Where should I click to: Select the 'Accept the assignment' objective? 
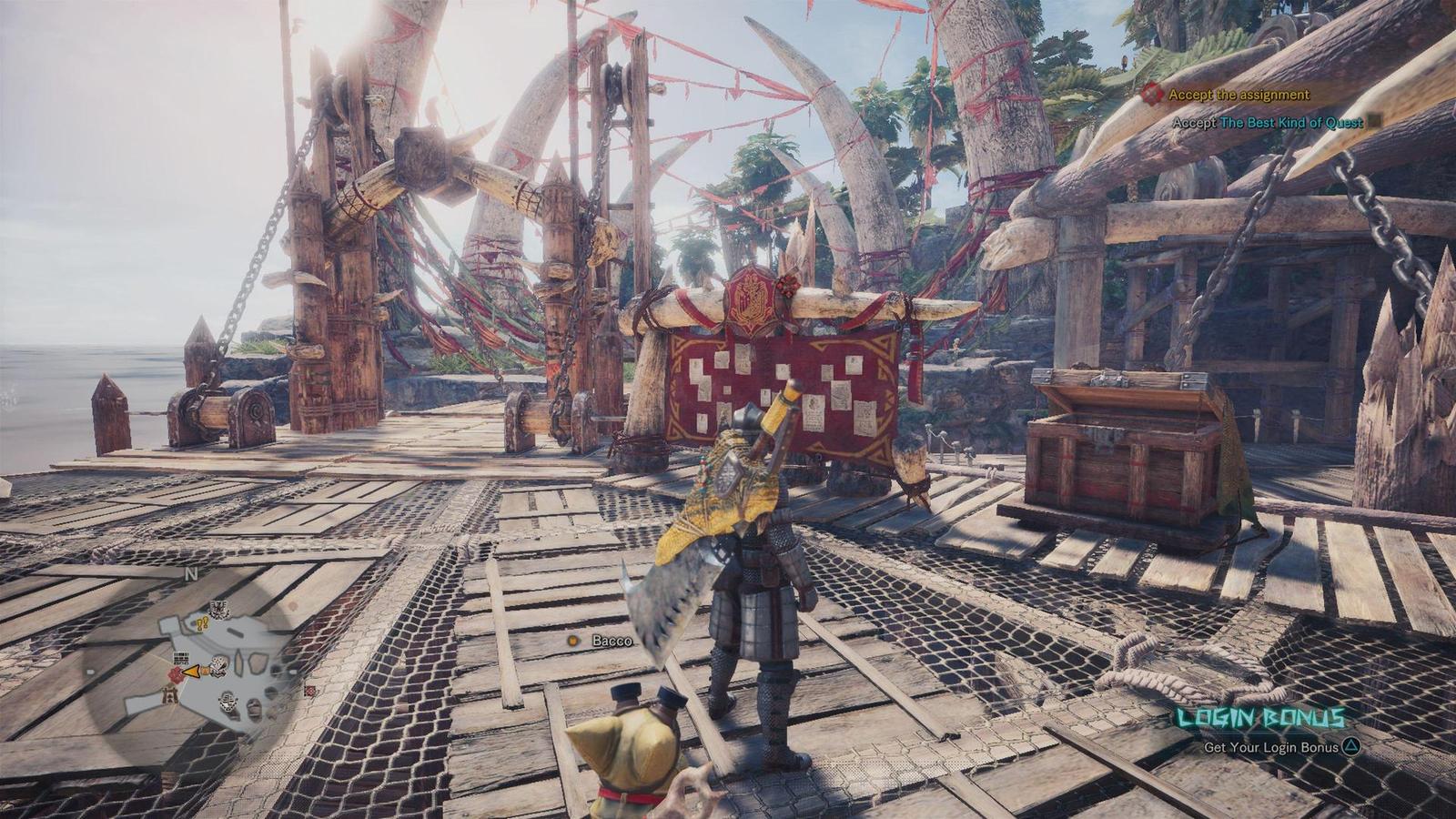[x=1238, y=95]
